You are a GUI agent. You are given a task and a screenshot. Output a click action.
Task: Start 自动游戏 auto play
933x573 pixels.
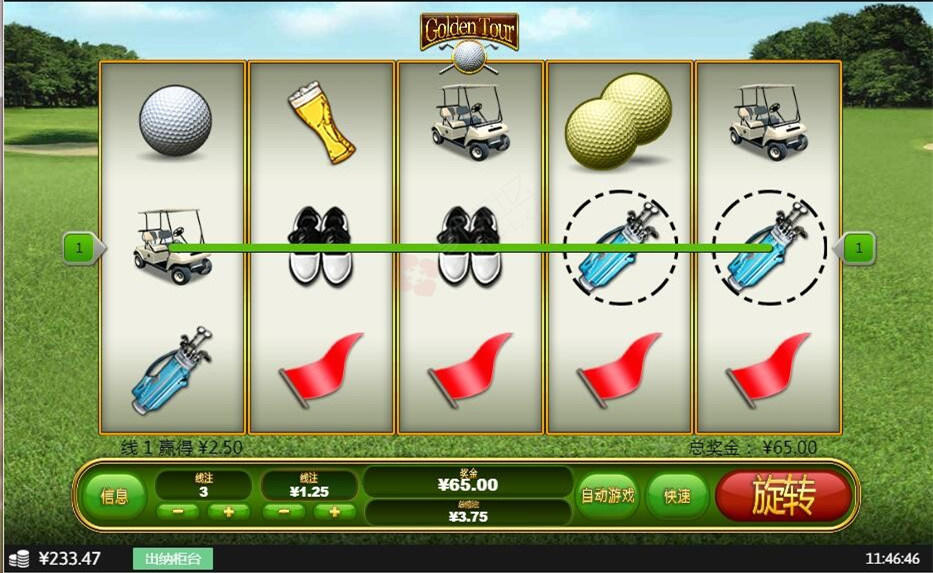pyautogui.click(x=608, y=495)
